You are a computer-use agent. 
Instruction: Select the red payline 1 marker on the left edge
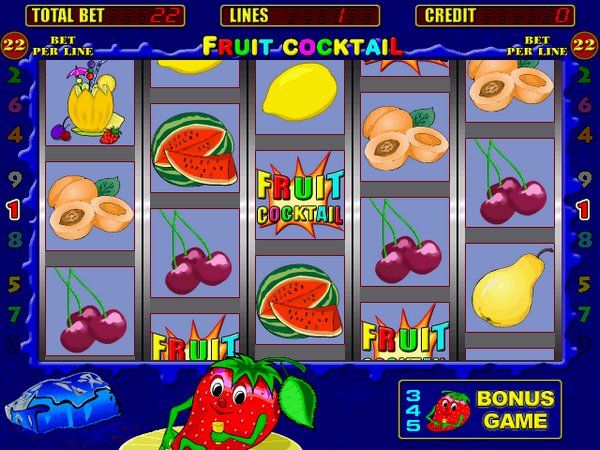click(x=14, y=210)
